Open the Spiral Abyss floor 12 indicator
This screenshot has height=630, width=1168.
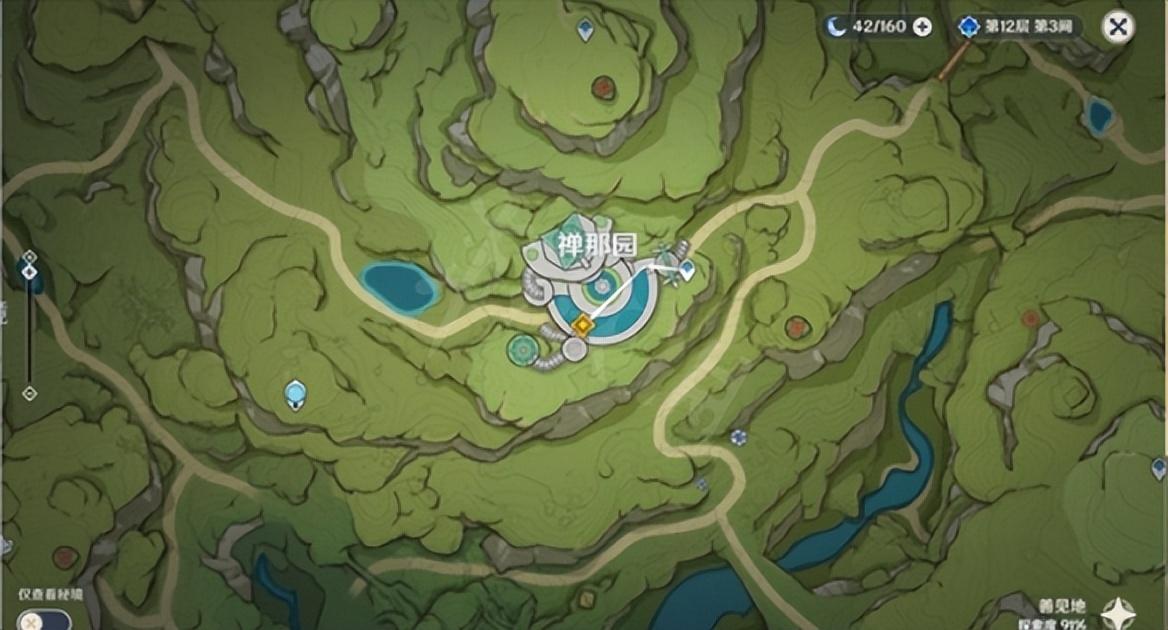click(1016, 27)
